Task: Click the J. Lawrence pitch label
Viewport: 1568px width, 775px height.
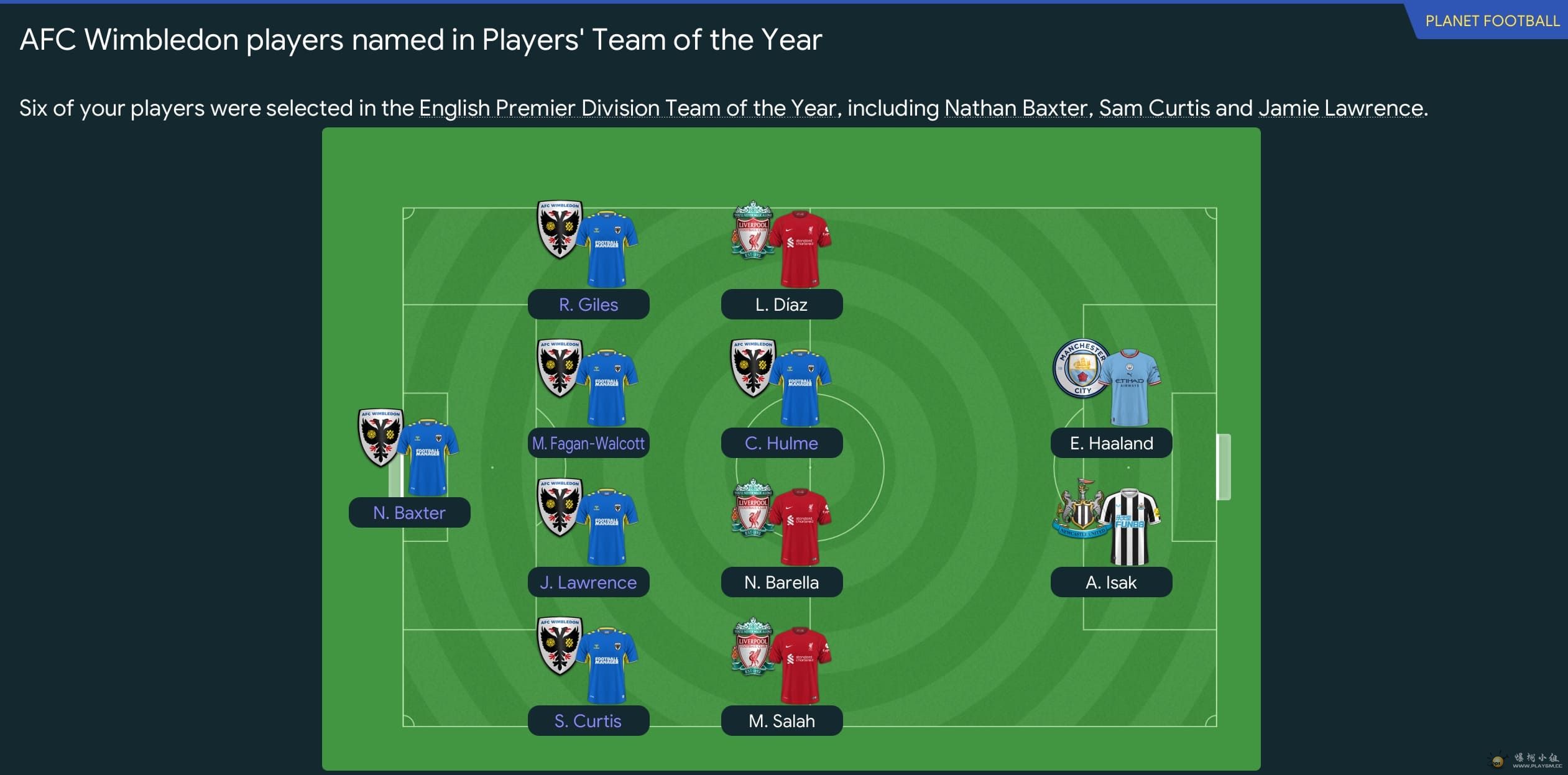Action: (588, 582)
